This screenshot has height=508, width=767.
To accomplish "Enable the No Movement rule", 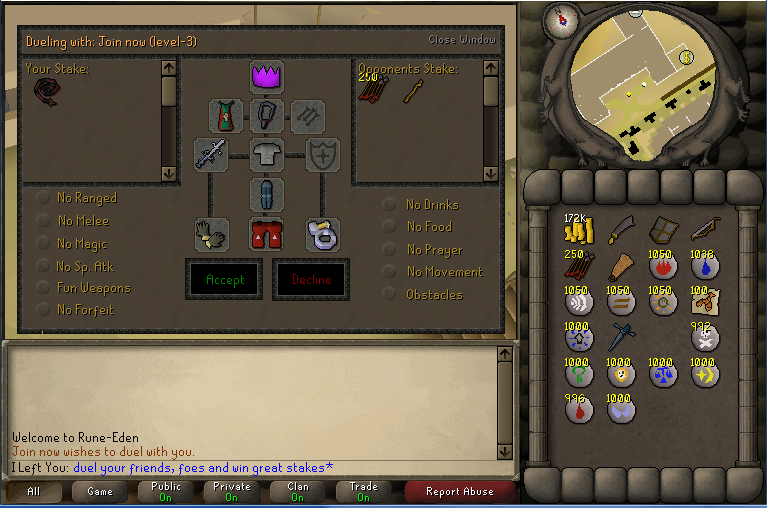I will click(390, 272).
